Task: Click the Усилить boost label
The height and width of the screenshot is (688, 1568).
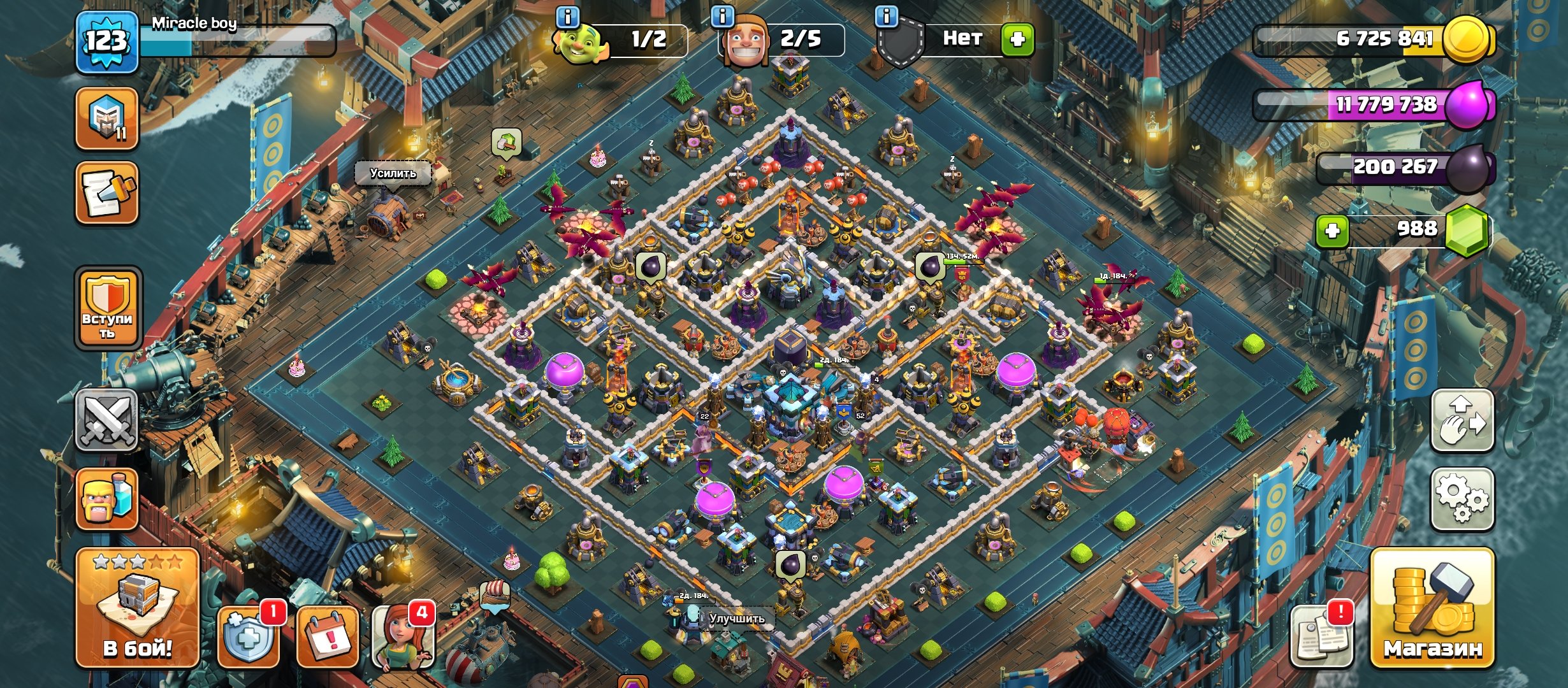Action: coord(393,173)
